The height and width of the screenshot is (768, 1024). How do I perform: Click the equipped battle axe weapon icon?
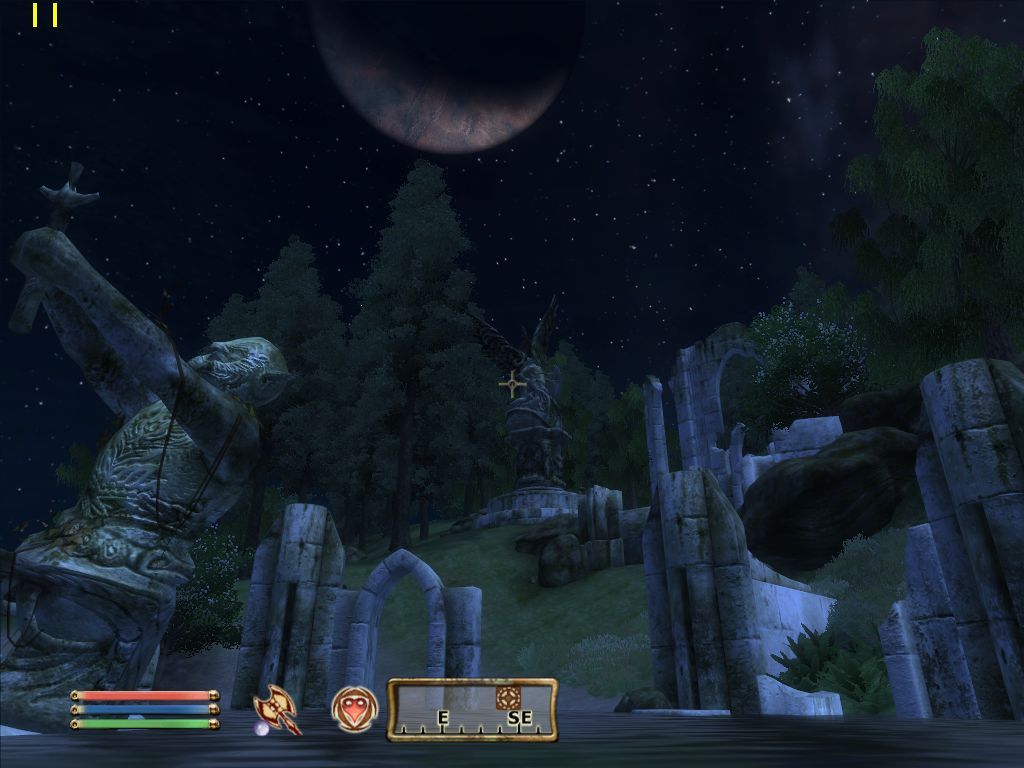pyautogui.click(x=277, y=709)
